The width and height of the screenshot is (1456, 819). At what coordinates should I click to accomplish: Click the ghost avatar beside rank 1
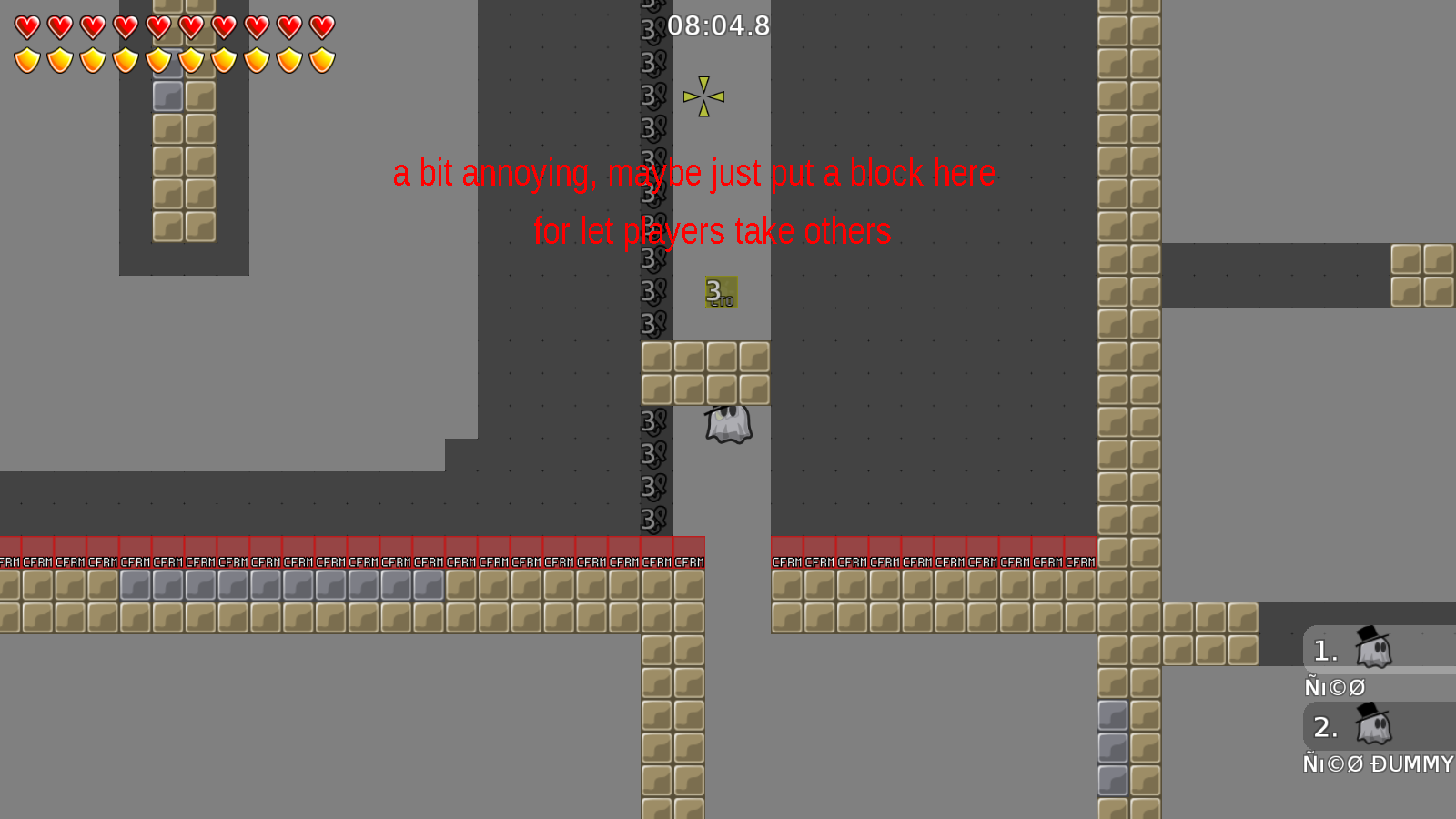[1372, 650]
